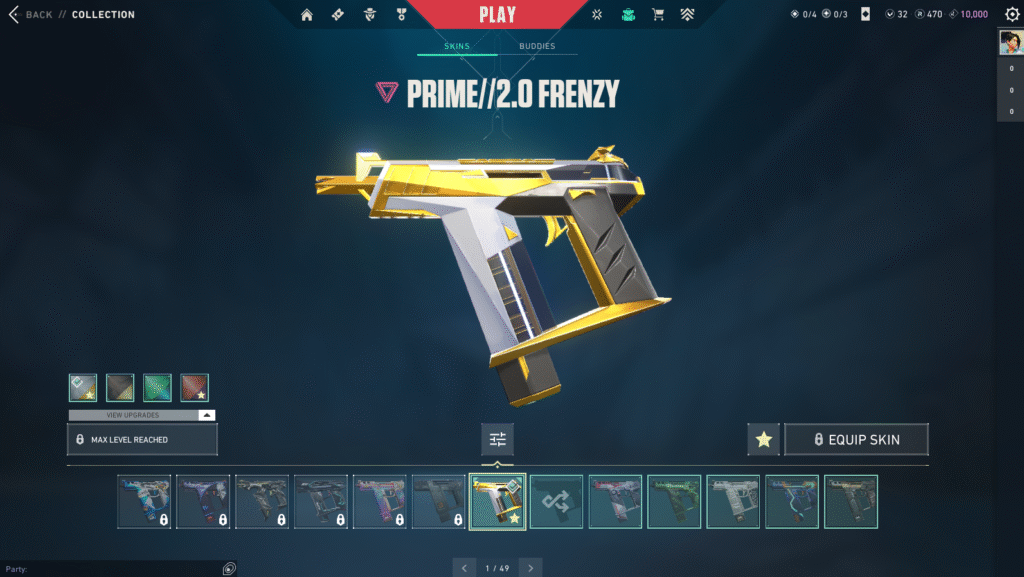The height and width of the screenshot is (577, 1024).
Task: Switch to the Buddies tab
Action: (x=537, y=46)
